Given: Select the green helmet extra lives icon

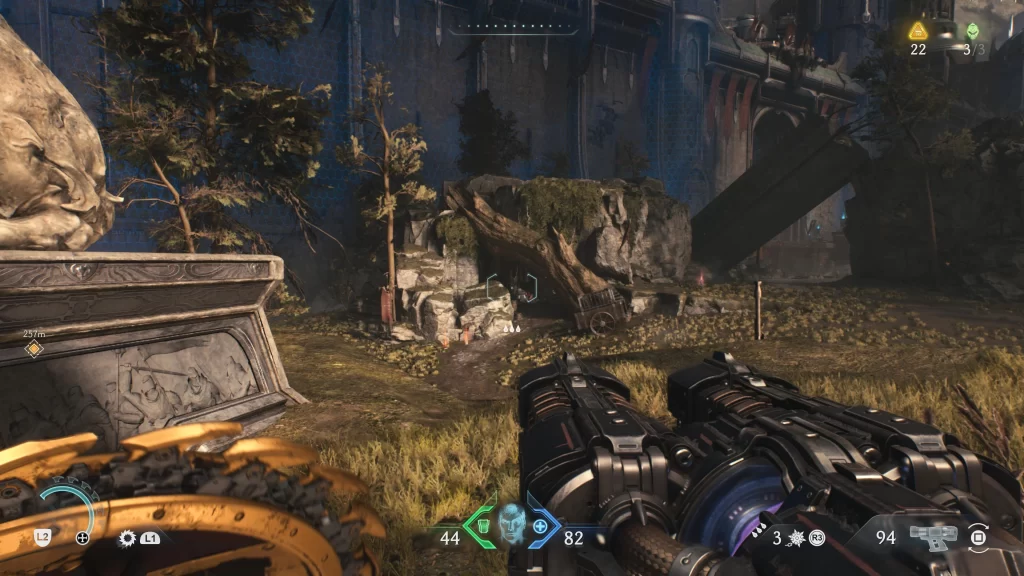Looking at the screenshot, I should tap(973, 31).
